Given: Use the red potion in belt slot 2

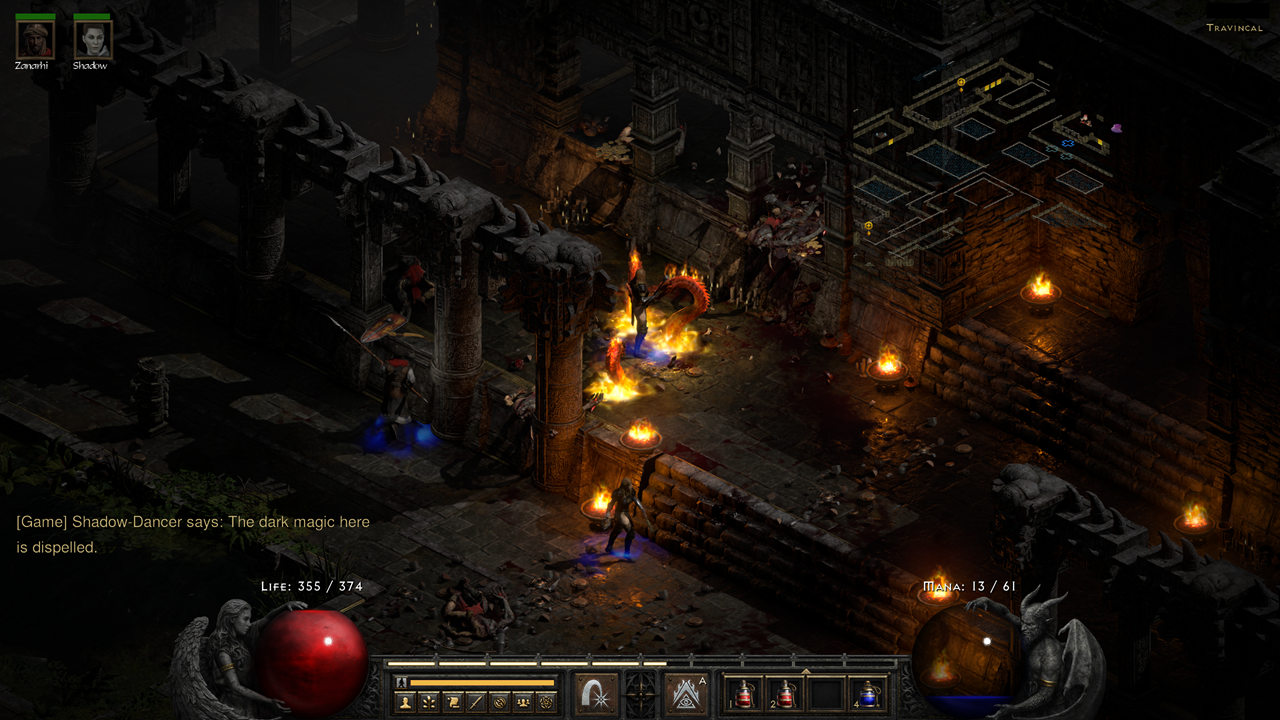Looking at the screenshot, I should tap(786, 694).
